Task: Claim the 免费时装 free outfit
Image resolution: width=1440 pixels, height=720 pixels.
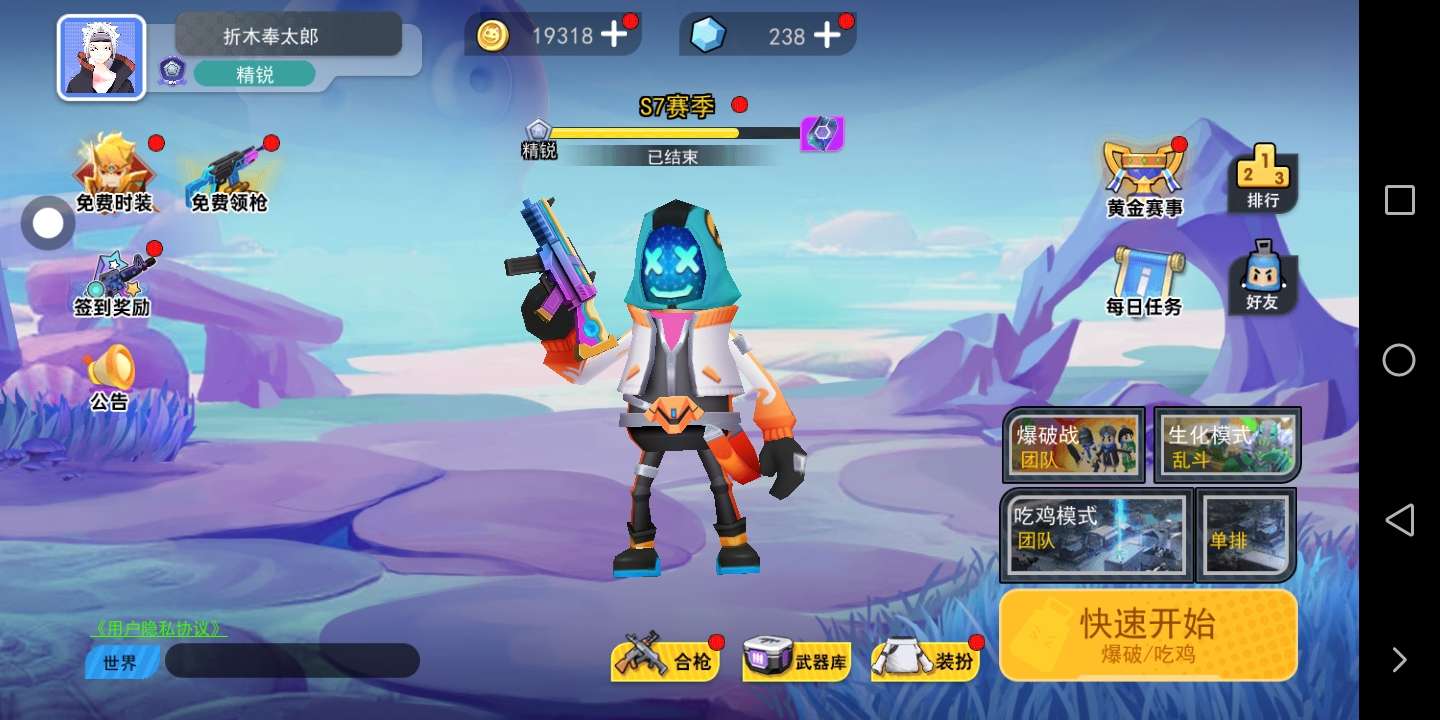Action: [115, 174]
